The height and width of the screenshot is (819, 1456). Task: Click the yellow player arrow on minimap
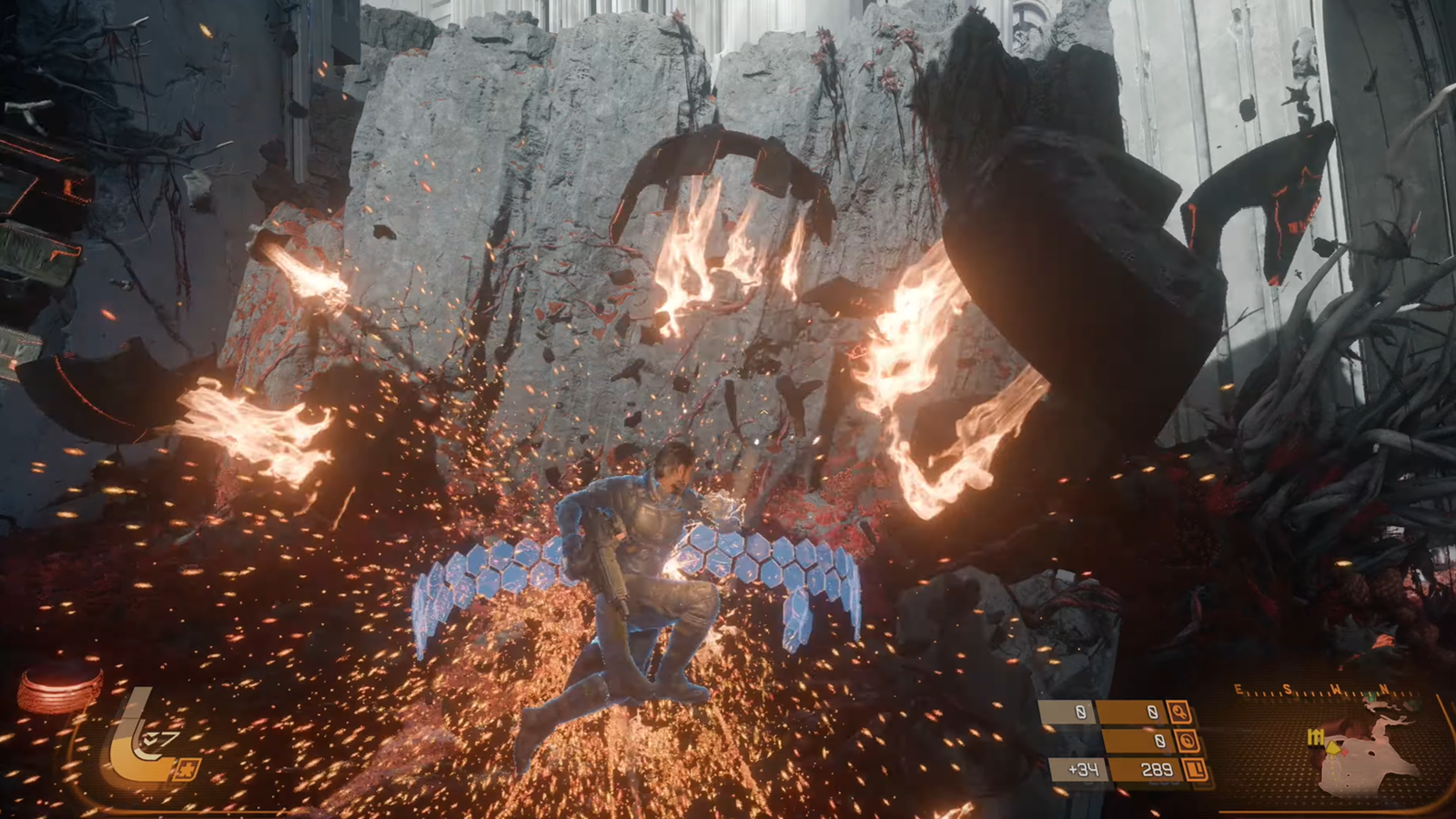1335,747
